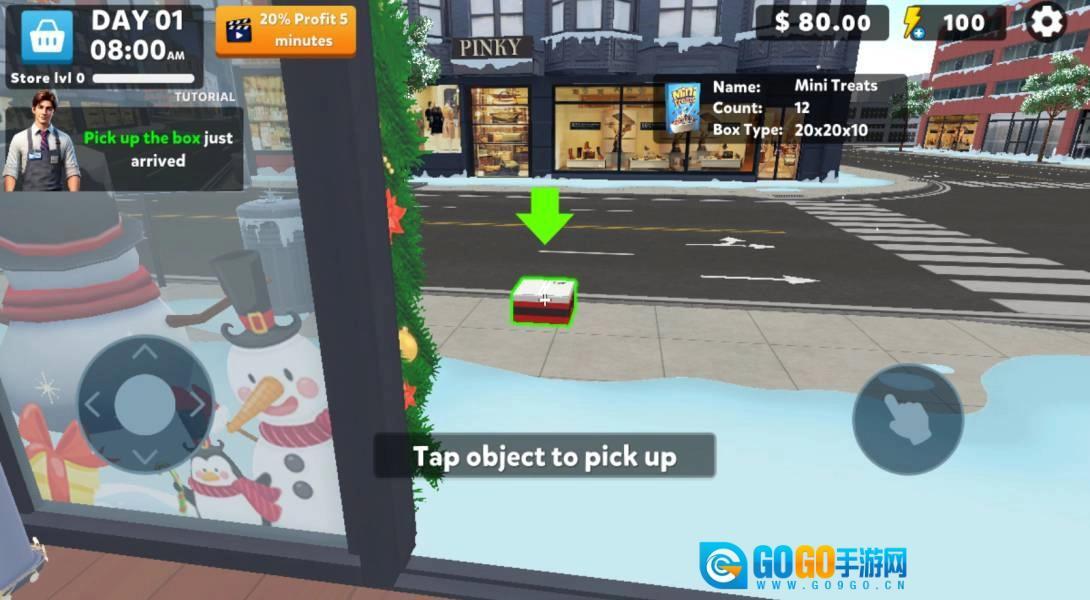Pick up the highlighted delivery box
The image size is (1090, 600).
point(545,302)
